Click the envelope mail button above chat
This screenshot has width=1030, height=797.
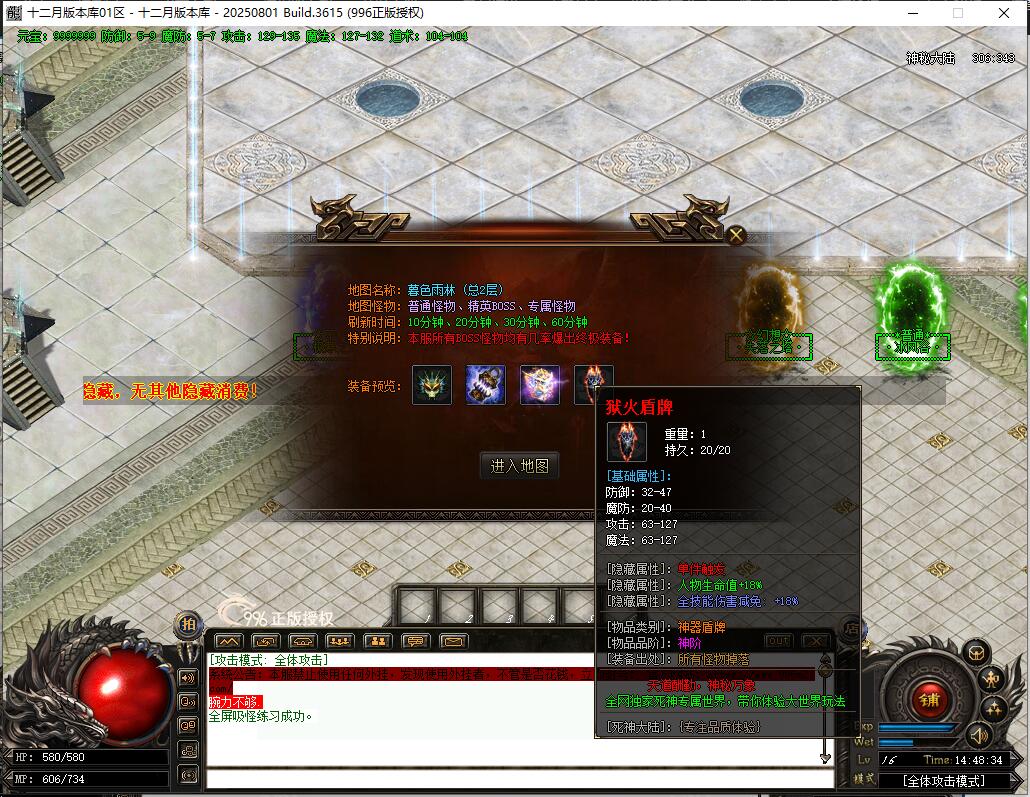point(453,641)
